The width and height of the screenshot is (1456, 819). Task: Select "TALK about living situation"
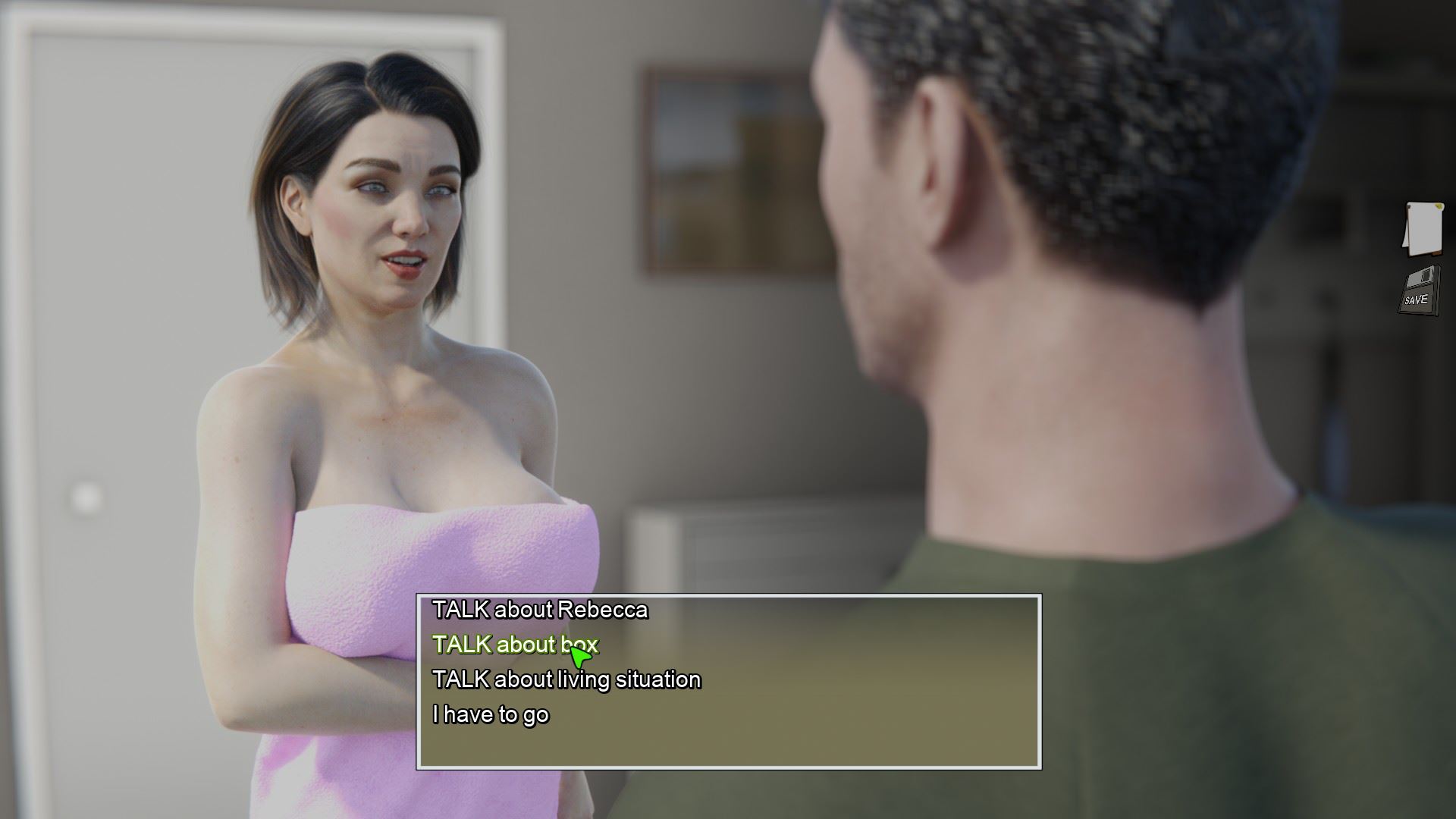[566, 679]
